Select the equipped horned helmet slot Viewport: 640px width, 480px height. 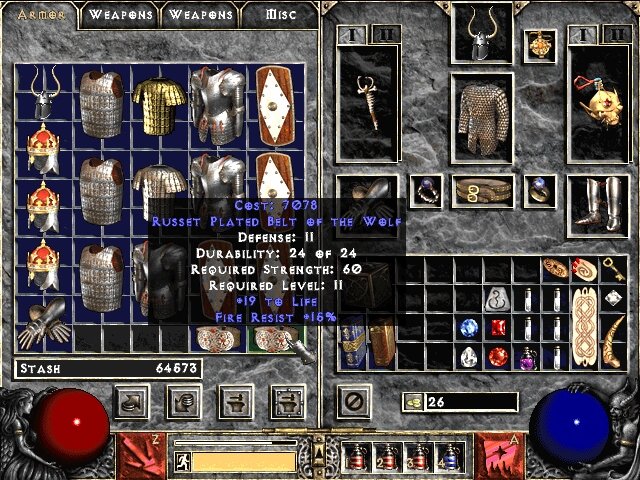coord(482,34)
